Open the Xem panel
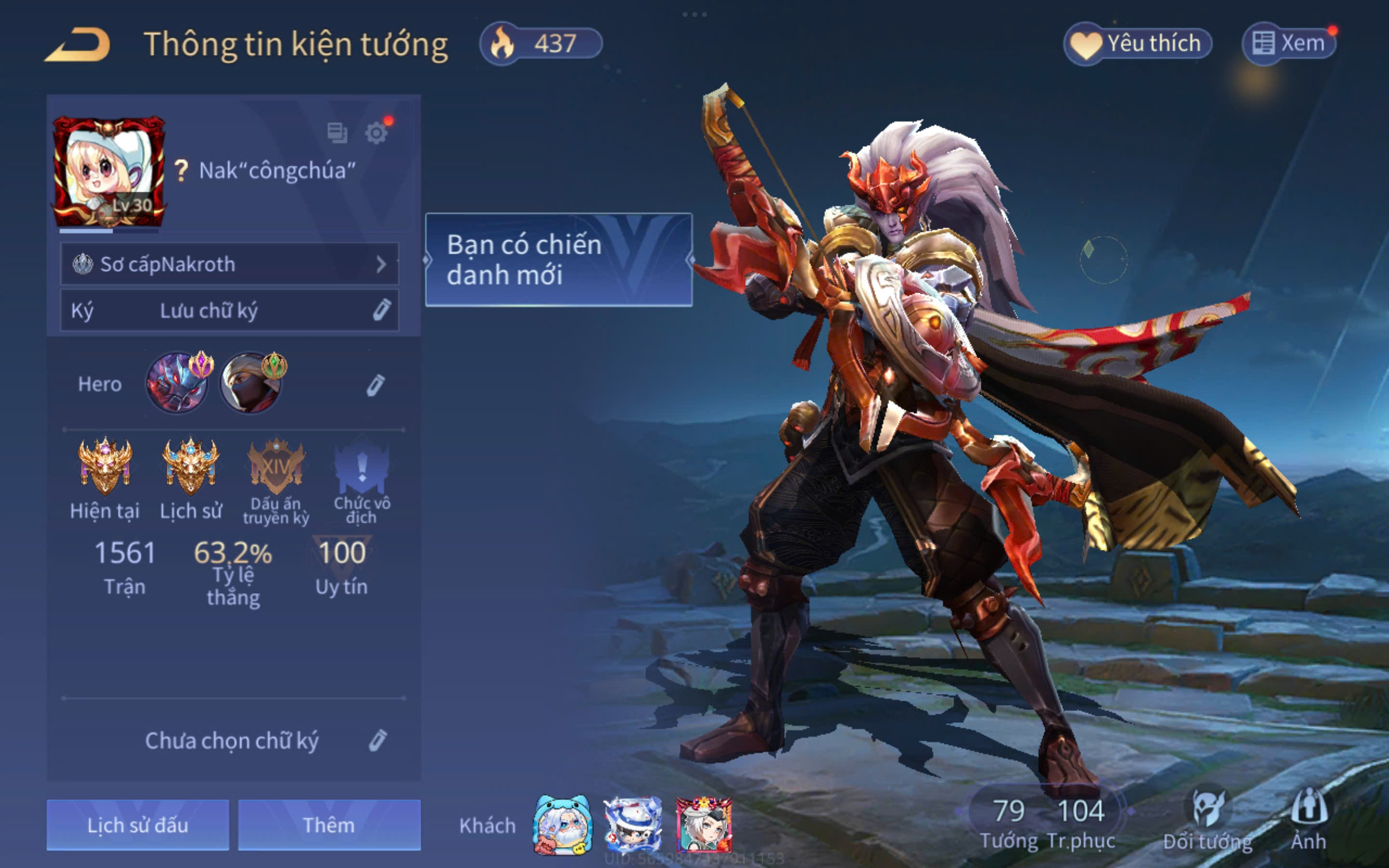Viewport: 1389px width, 868px height. (x=1289, y=43)
